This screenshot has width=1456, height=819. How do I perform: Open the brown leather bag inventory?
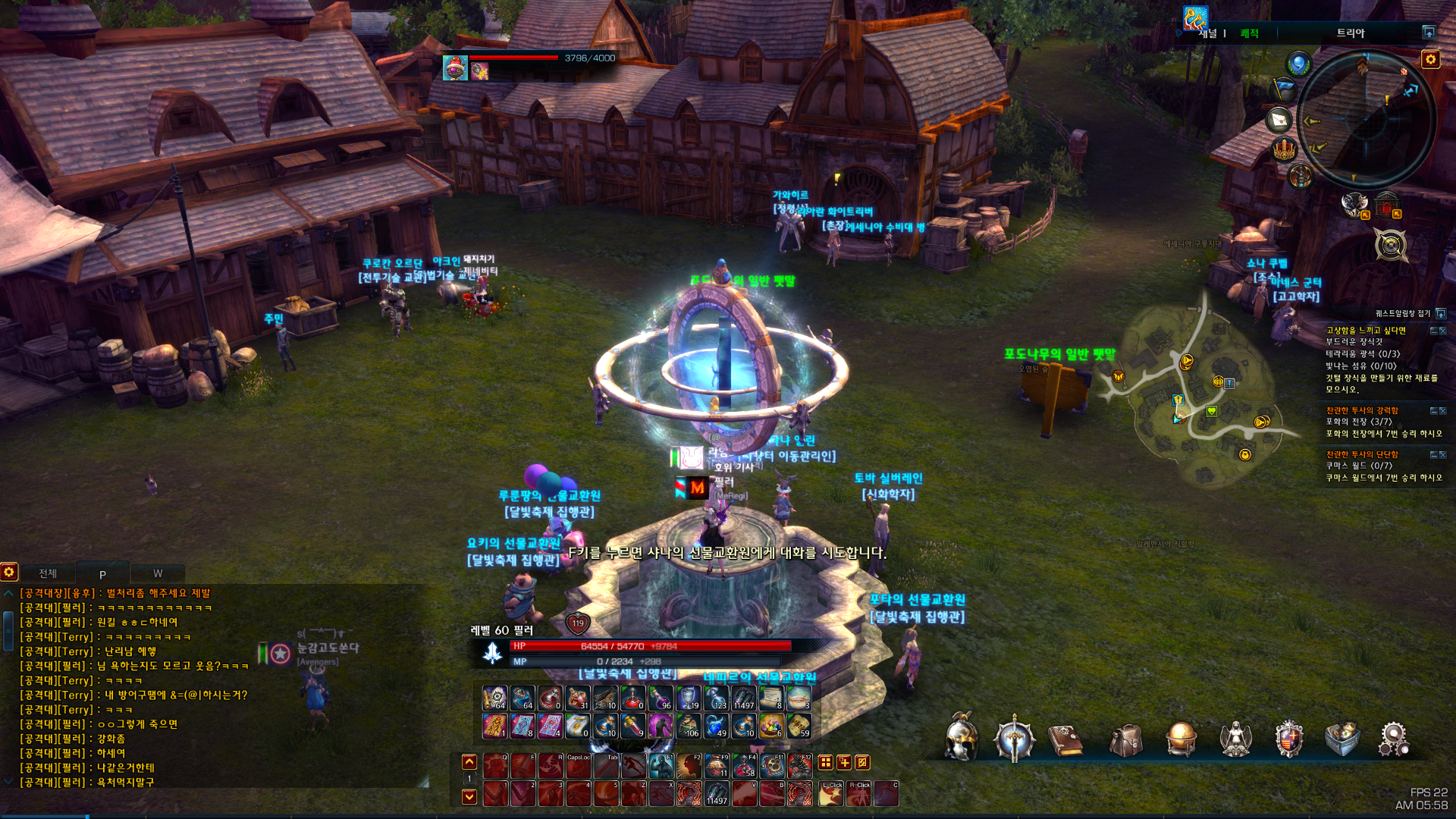tap(1126, 739)
